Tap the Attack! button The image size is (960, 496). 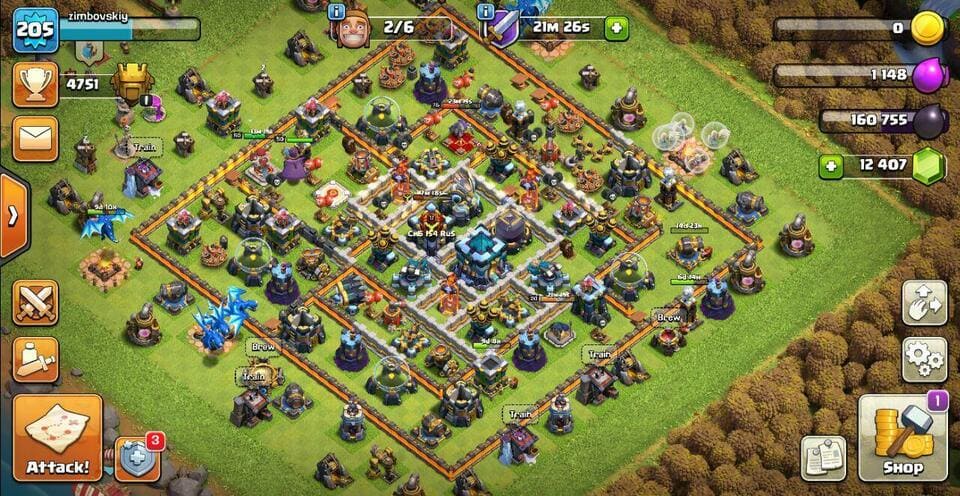[x=57, y=436]
